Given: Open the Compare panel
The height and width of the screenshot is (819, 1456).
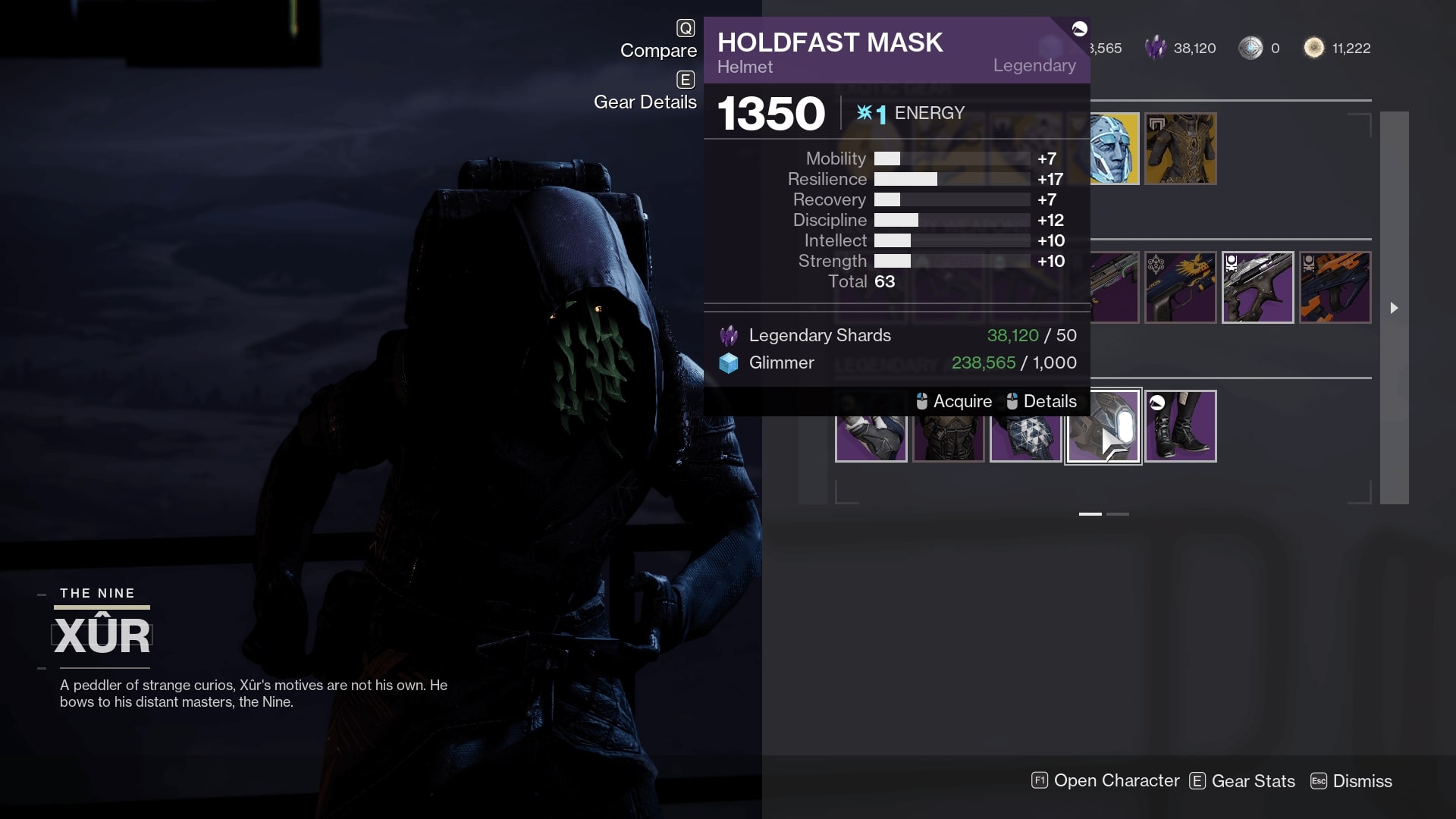Looking at the screenshot, I should click(x=658, y=50).
